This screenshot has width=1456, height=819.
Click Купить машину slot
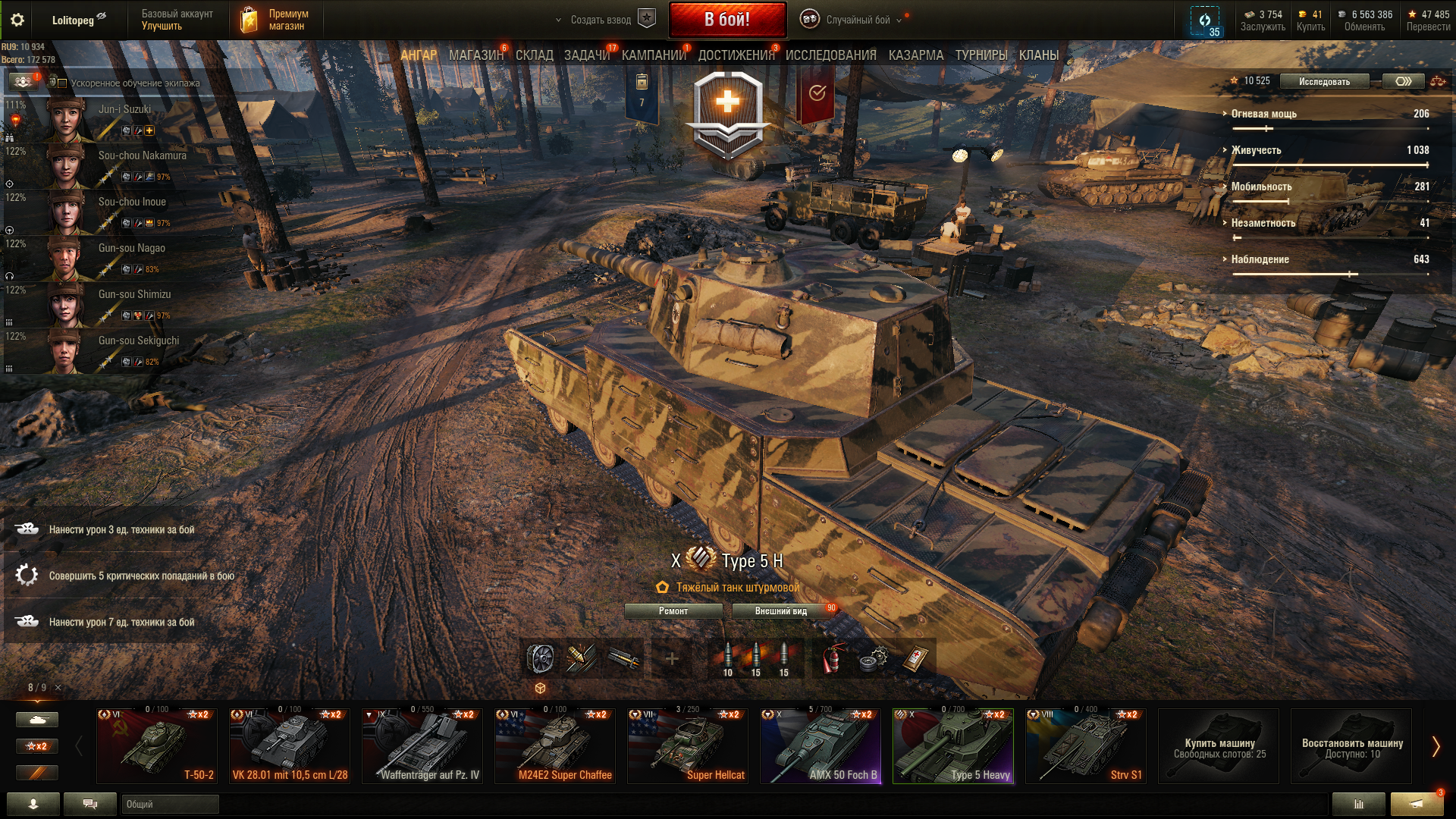1219,746
